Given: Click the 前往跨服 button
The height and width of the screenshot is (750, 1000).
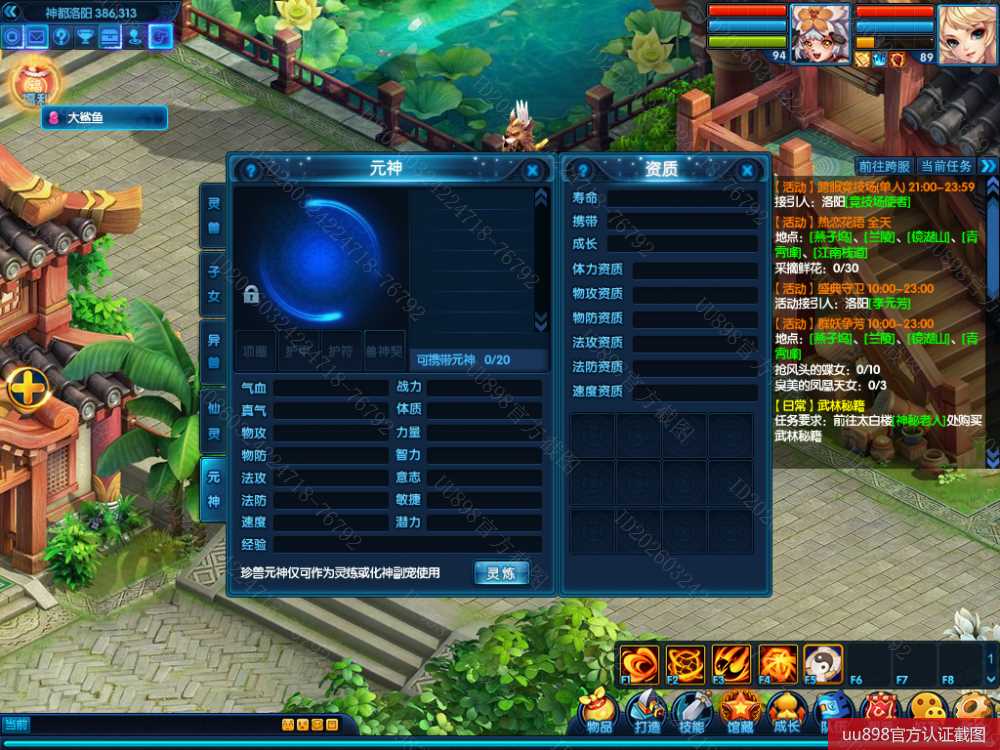Looking at the screenshot, I should tap(884, 166).
